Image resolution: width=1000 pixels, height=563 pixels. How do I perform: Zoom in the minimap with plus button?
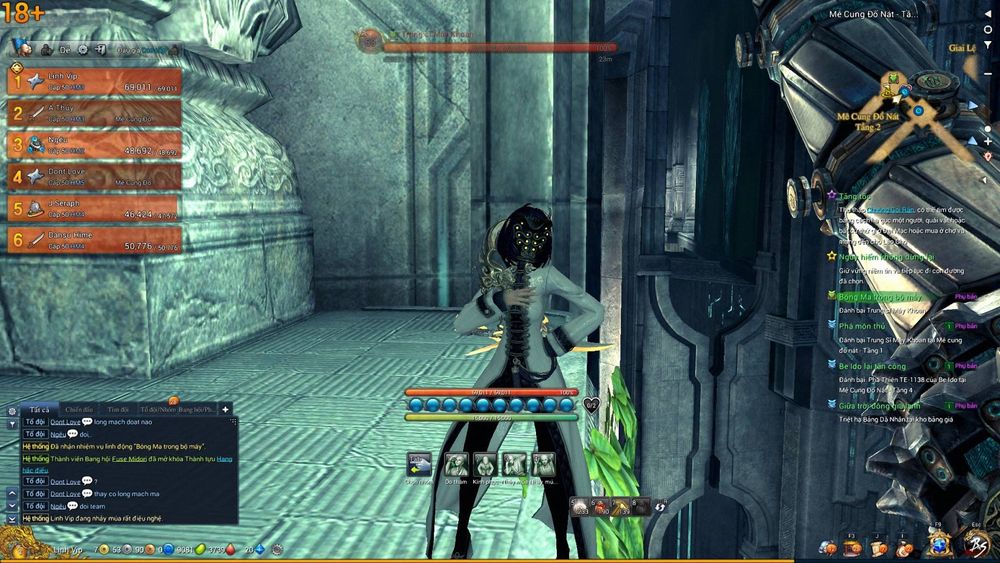988,141
